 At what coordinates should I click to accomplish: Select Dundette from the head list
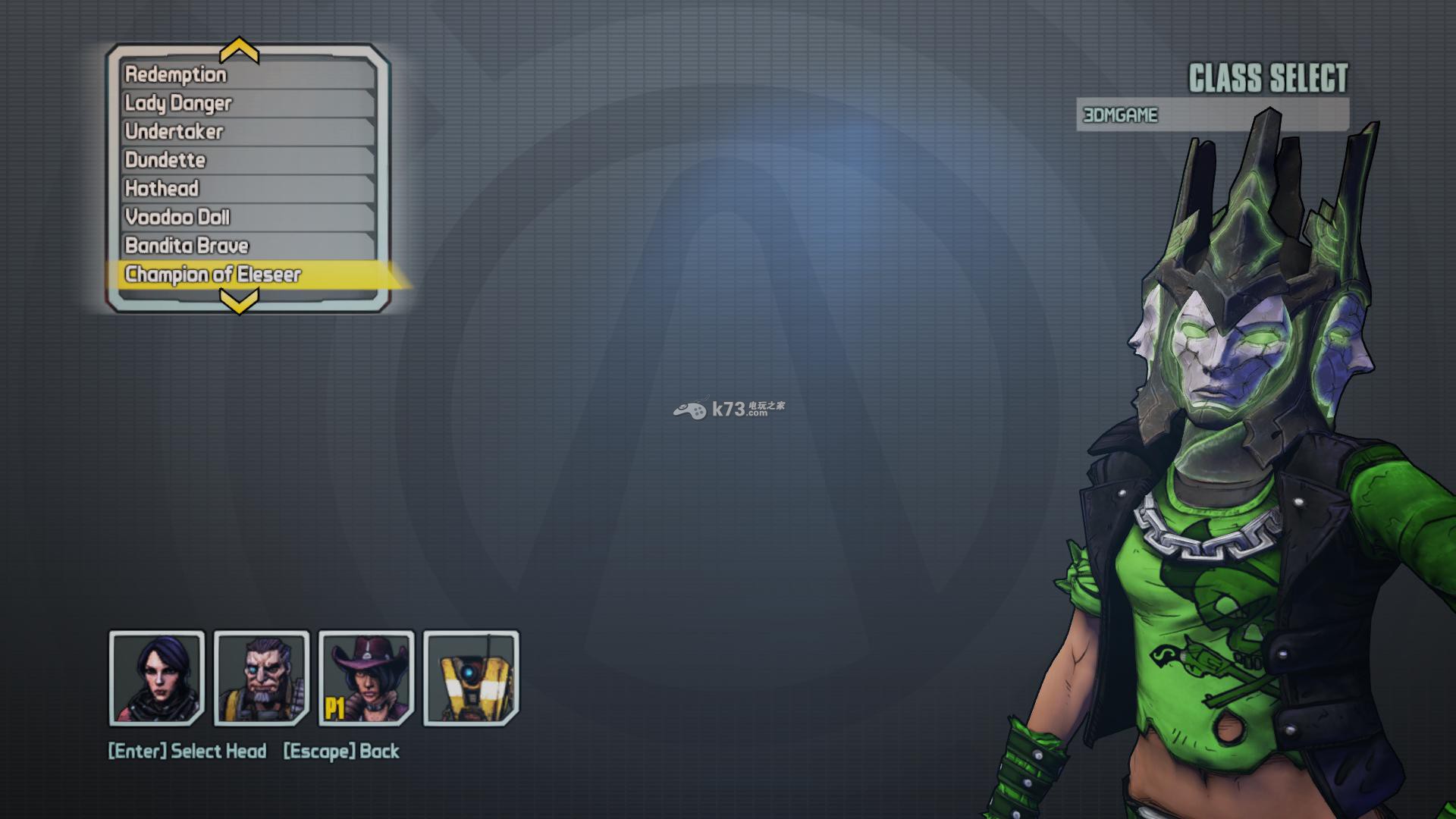(x=247, y=160)
